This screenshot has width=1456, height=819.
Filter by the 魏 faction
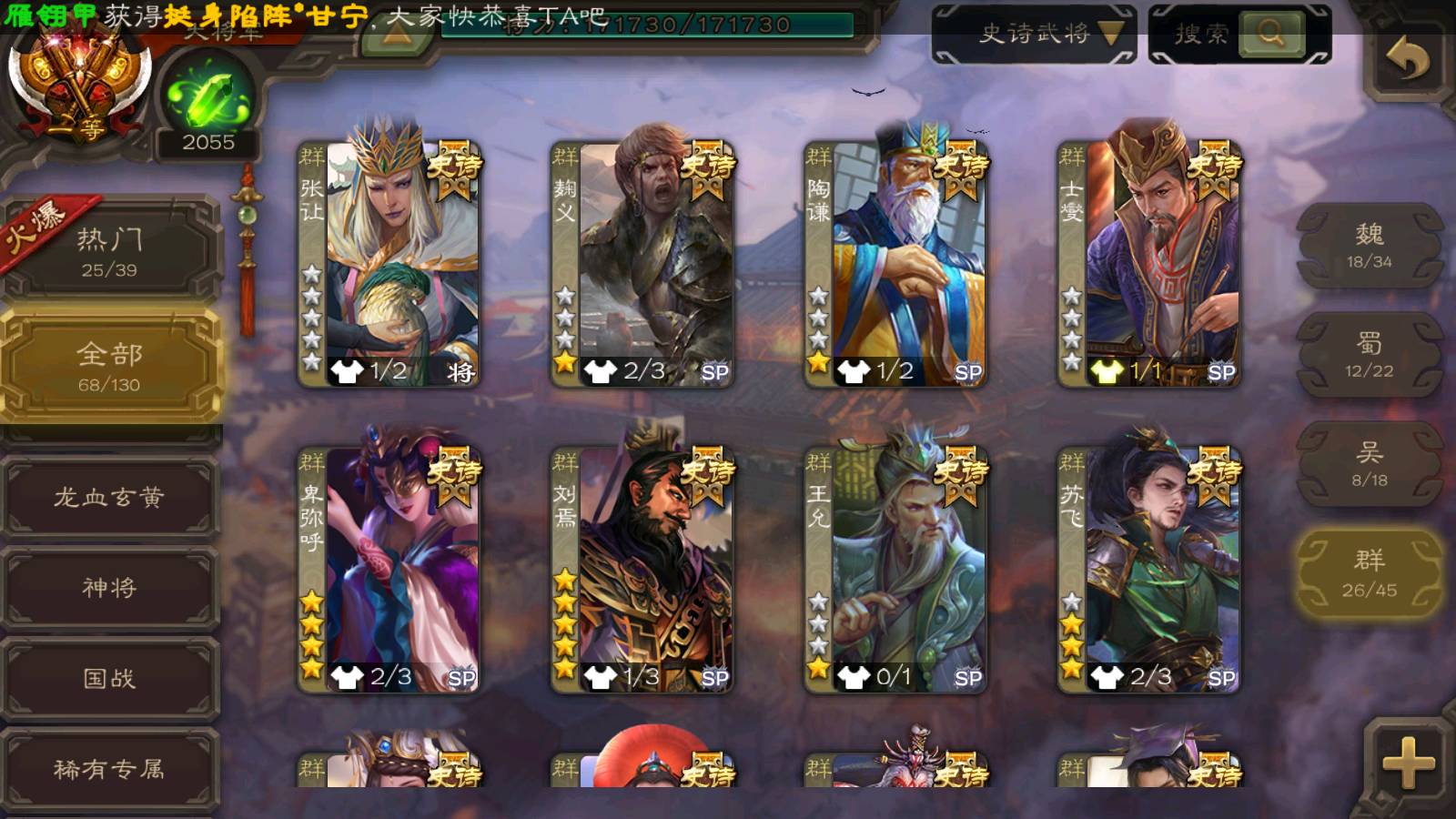pyautogui.click(x=1369, y=246)
